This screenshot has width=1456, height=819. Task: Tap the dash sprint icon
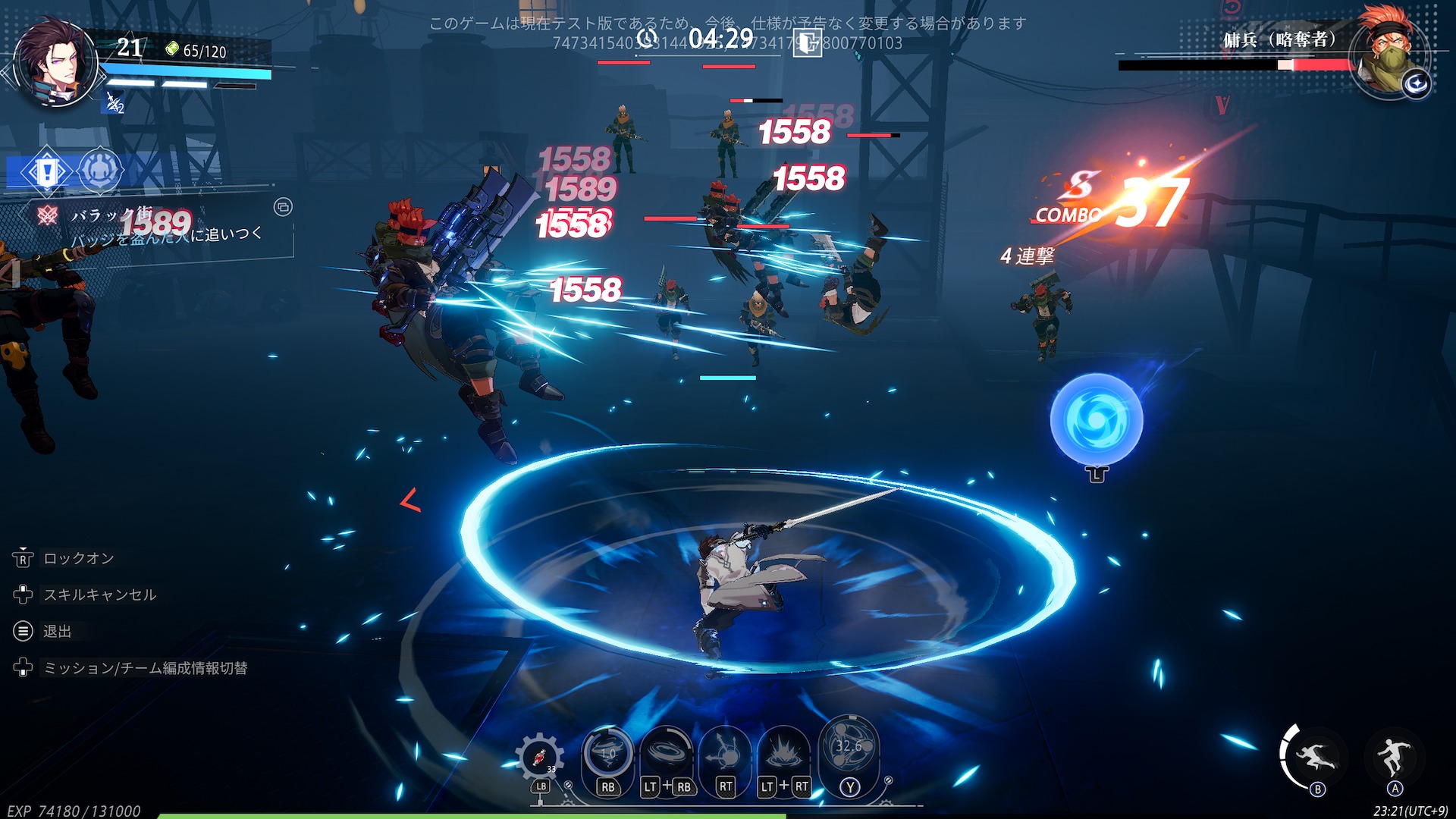[x=1313, y=756]
